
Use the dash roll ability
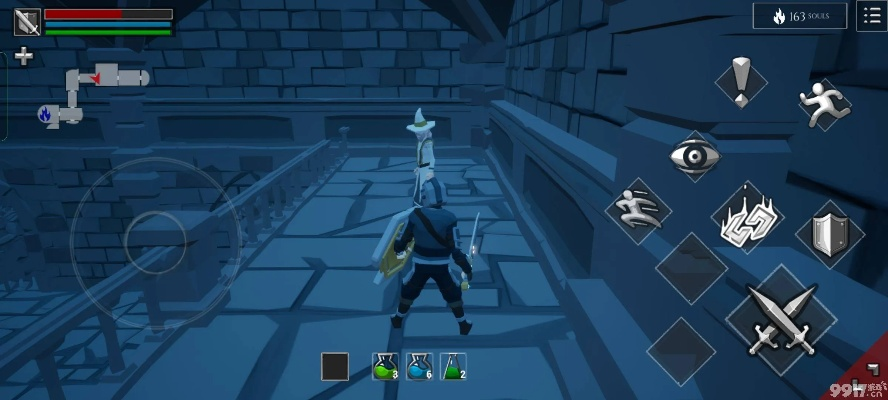(x=639, y=209)
